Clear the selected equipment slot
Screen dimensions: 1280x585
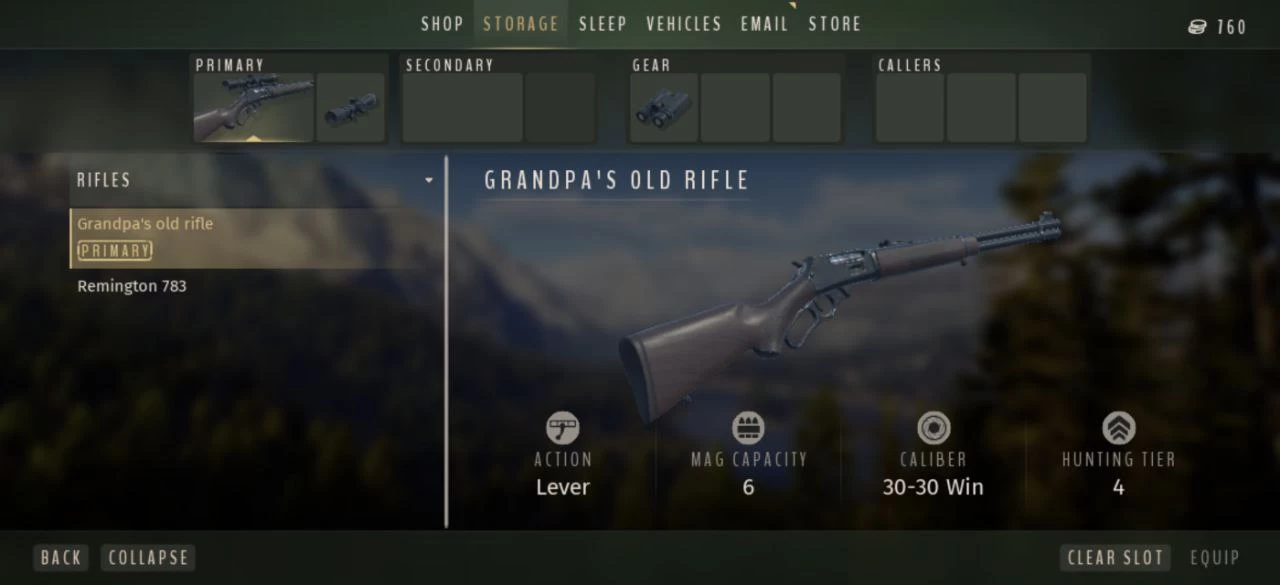1115,558
